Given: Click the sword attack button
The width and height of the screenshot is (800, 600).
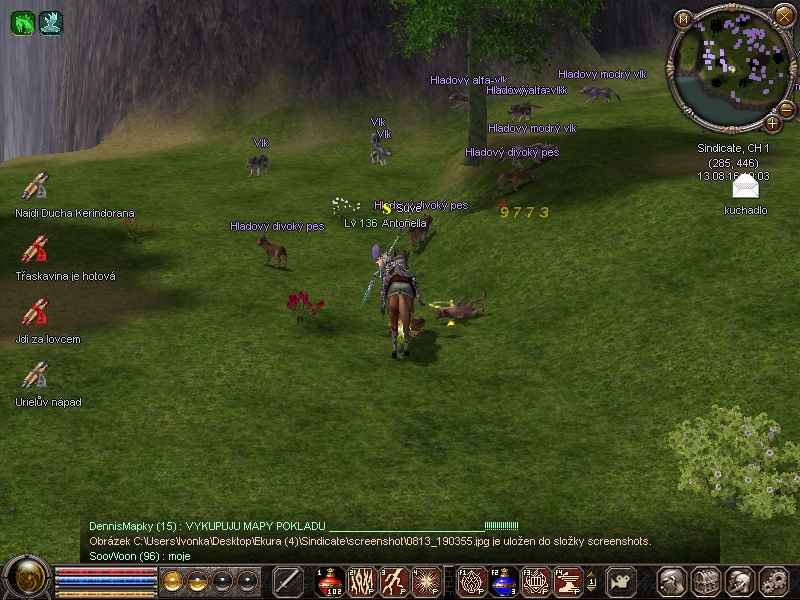Looking at the screenshot, I should [x=288, y=581].
